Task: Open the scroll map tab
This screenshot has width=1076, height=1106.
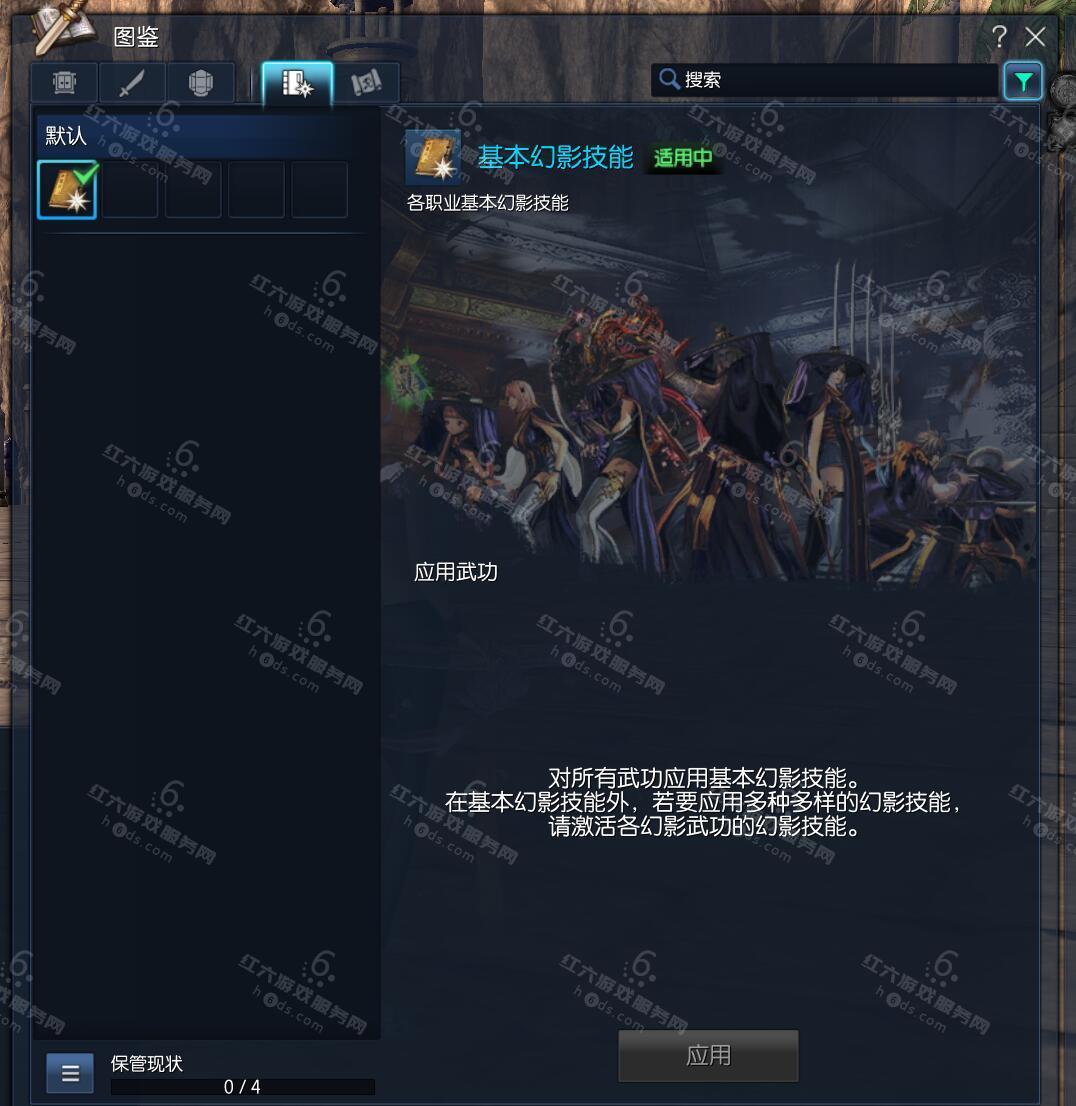Action: [366, 83]
